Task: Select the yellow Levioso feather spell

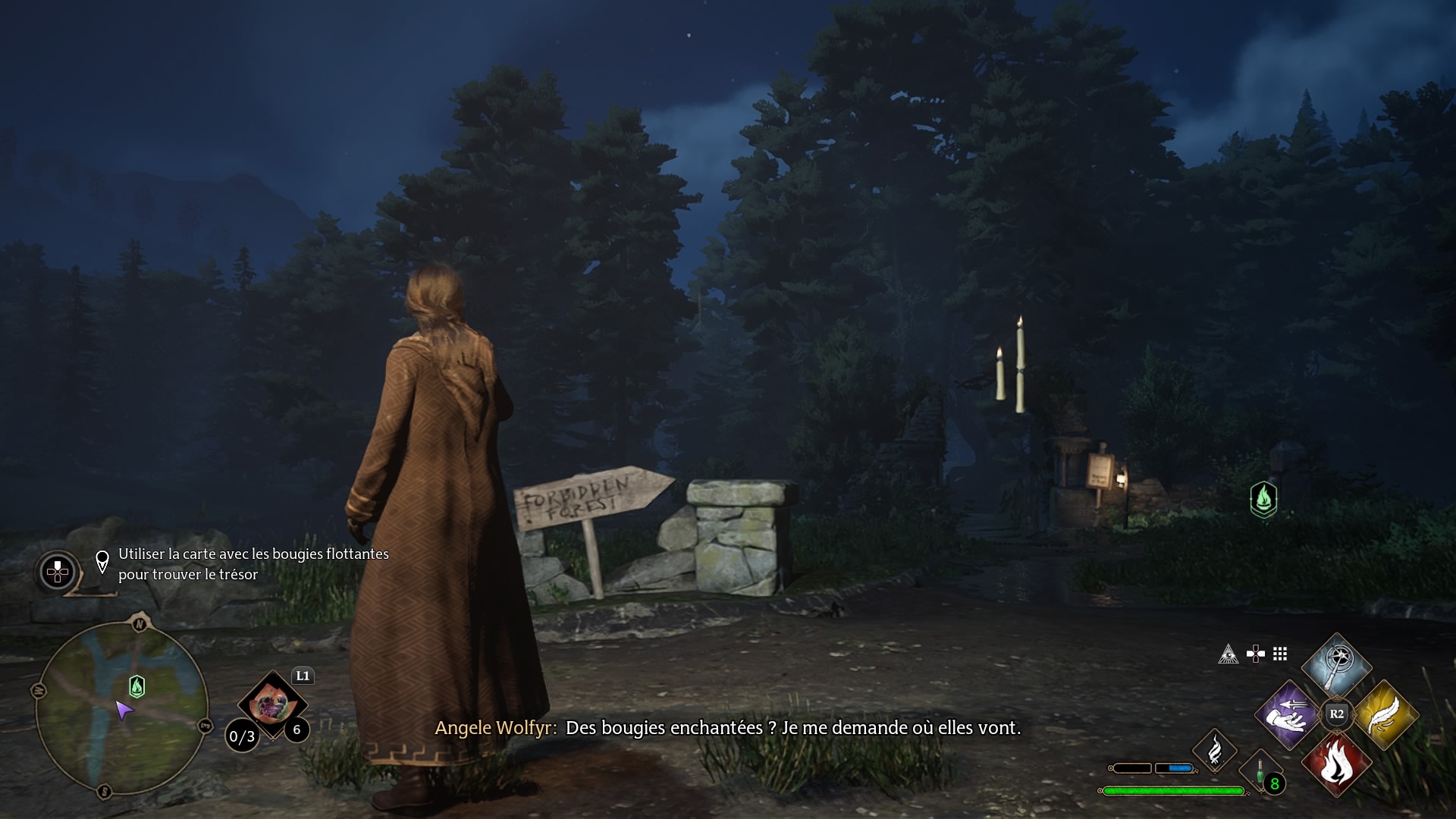Action: click(1385, 714)
